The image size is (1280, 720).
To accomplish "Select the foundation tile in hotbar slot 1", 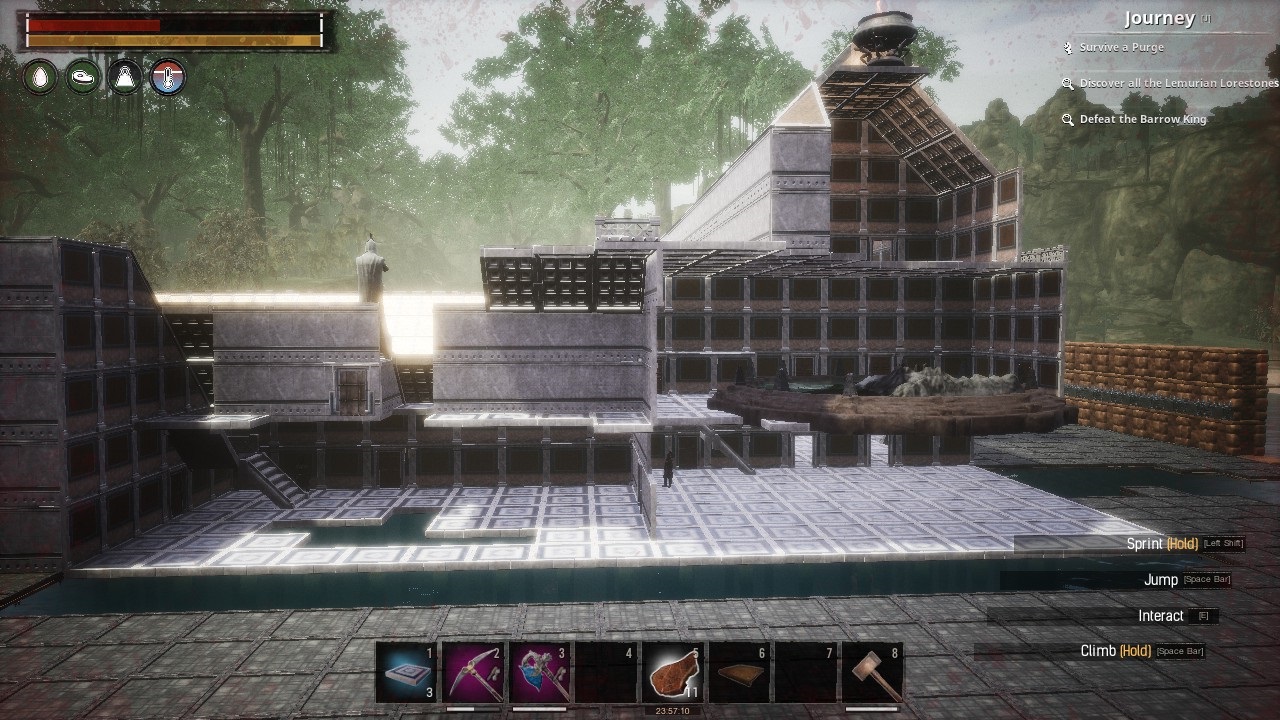I will (407, 672).
